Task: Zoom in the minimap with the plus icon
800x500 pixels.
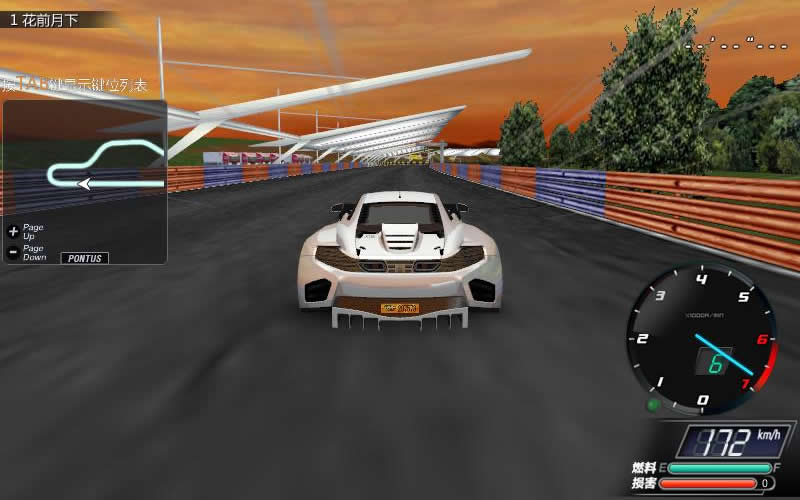Action: pyautogui.click(x=13, y=230)
